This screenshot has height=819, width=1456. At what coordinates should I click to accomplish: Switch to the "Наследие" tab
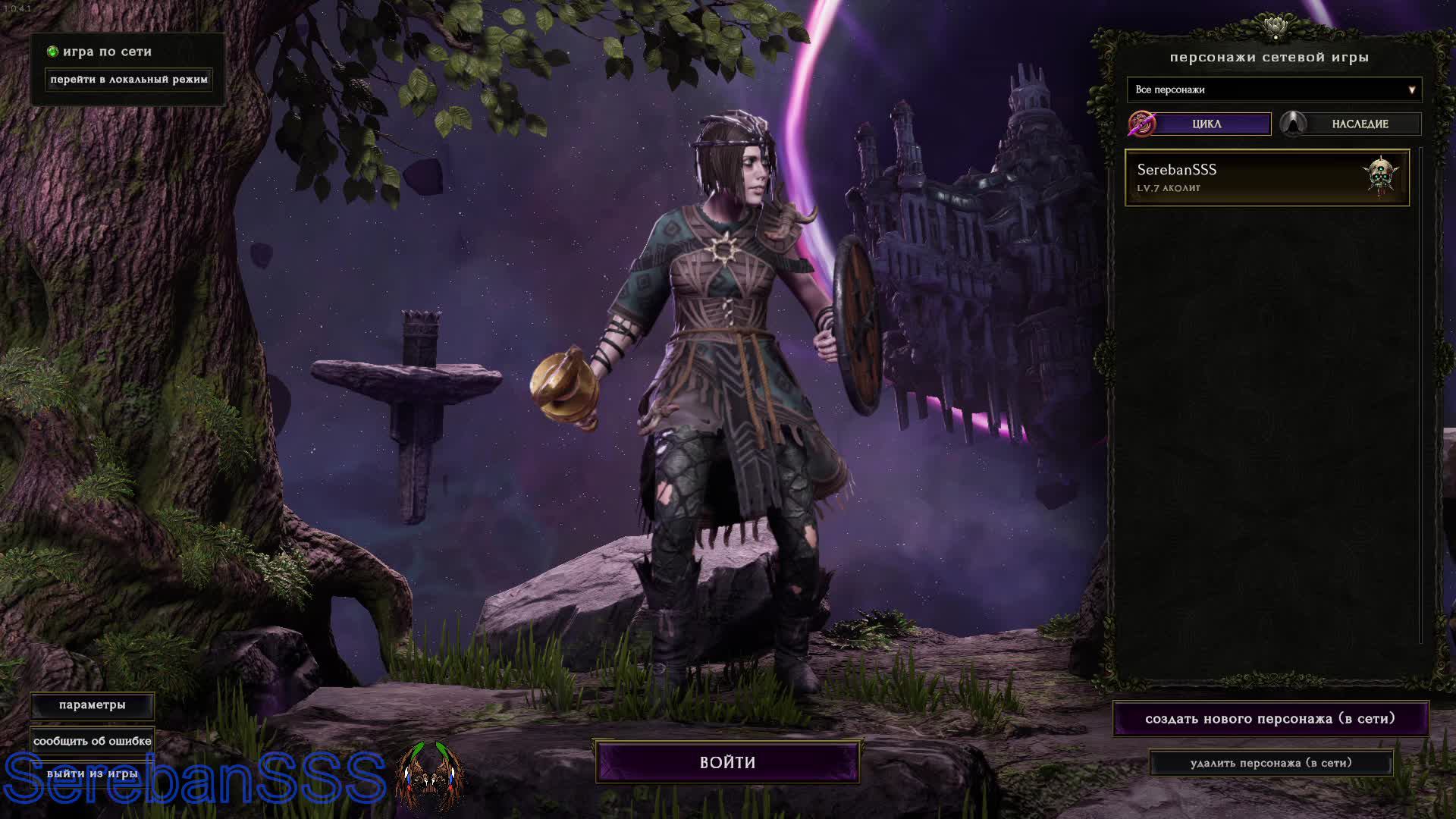click(1359, 124)
